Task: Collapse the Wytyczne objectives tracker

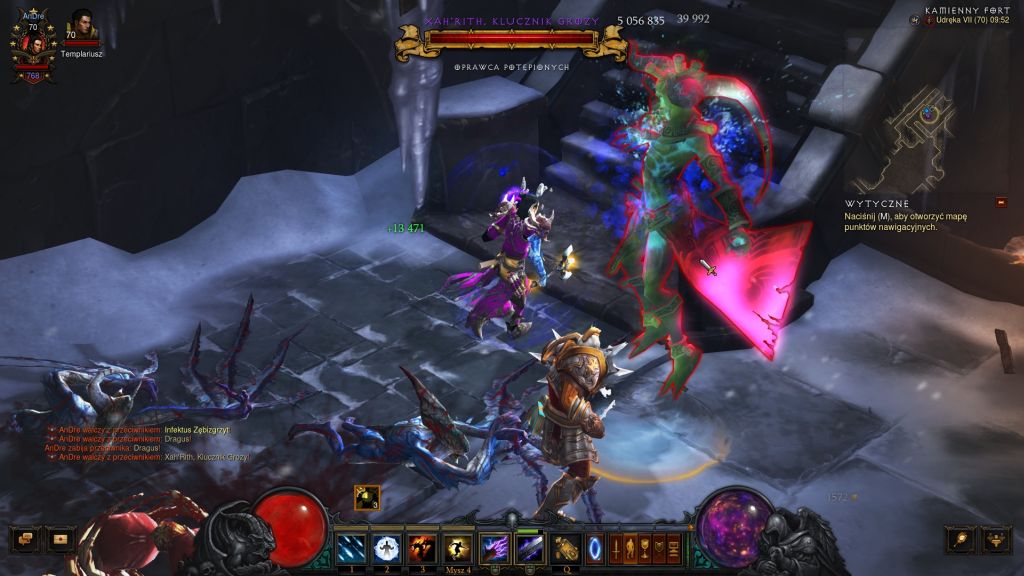Action: (x=1001, y=202)
